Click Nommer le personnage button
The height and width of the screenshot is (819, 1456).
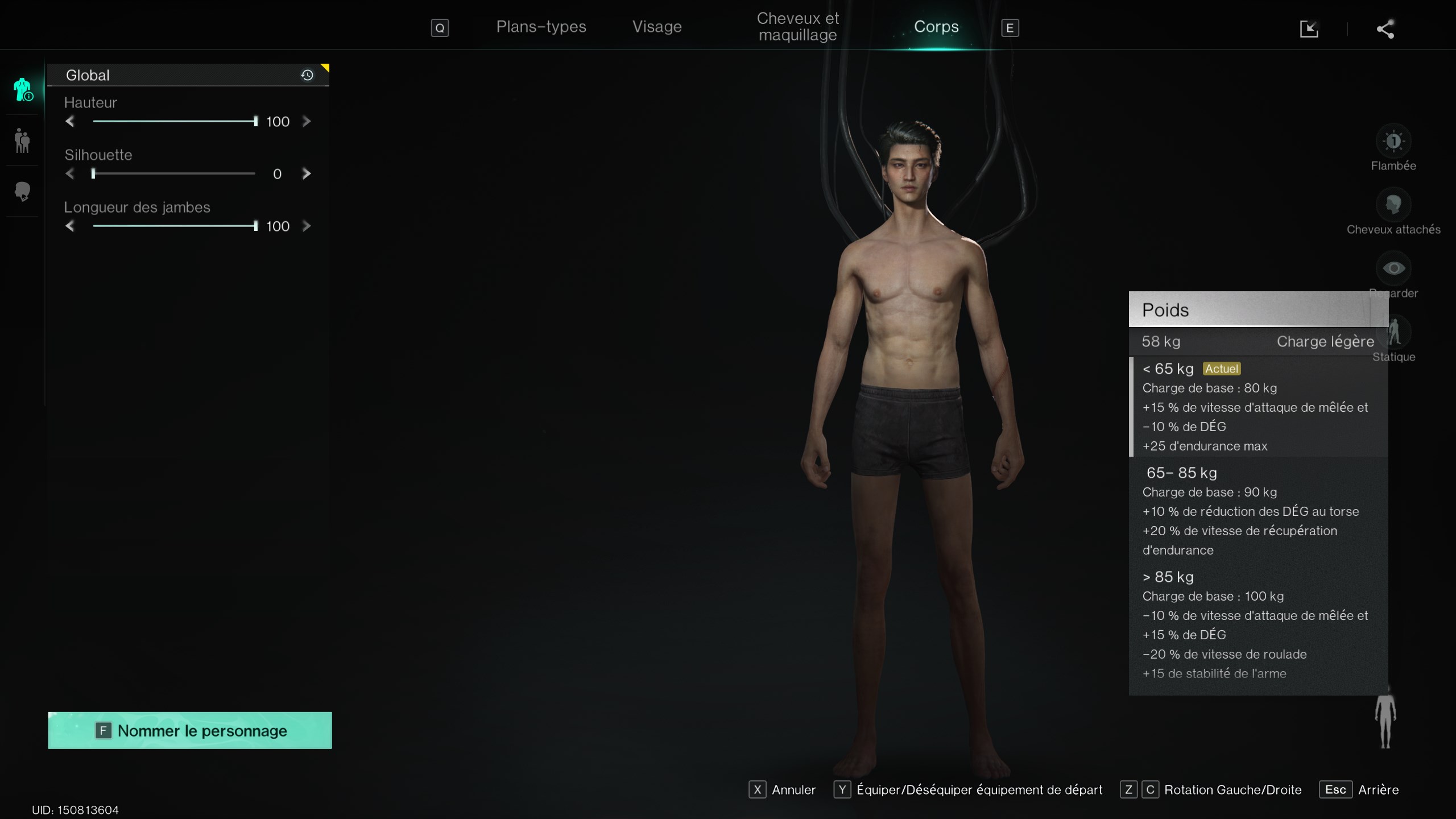(190, 730)
